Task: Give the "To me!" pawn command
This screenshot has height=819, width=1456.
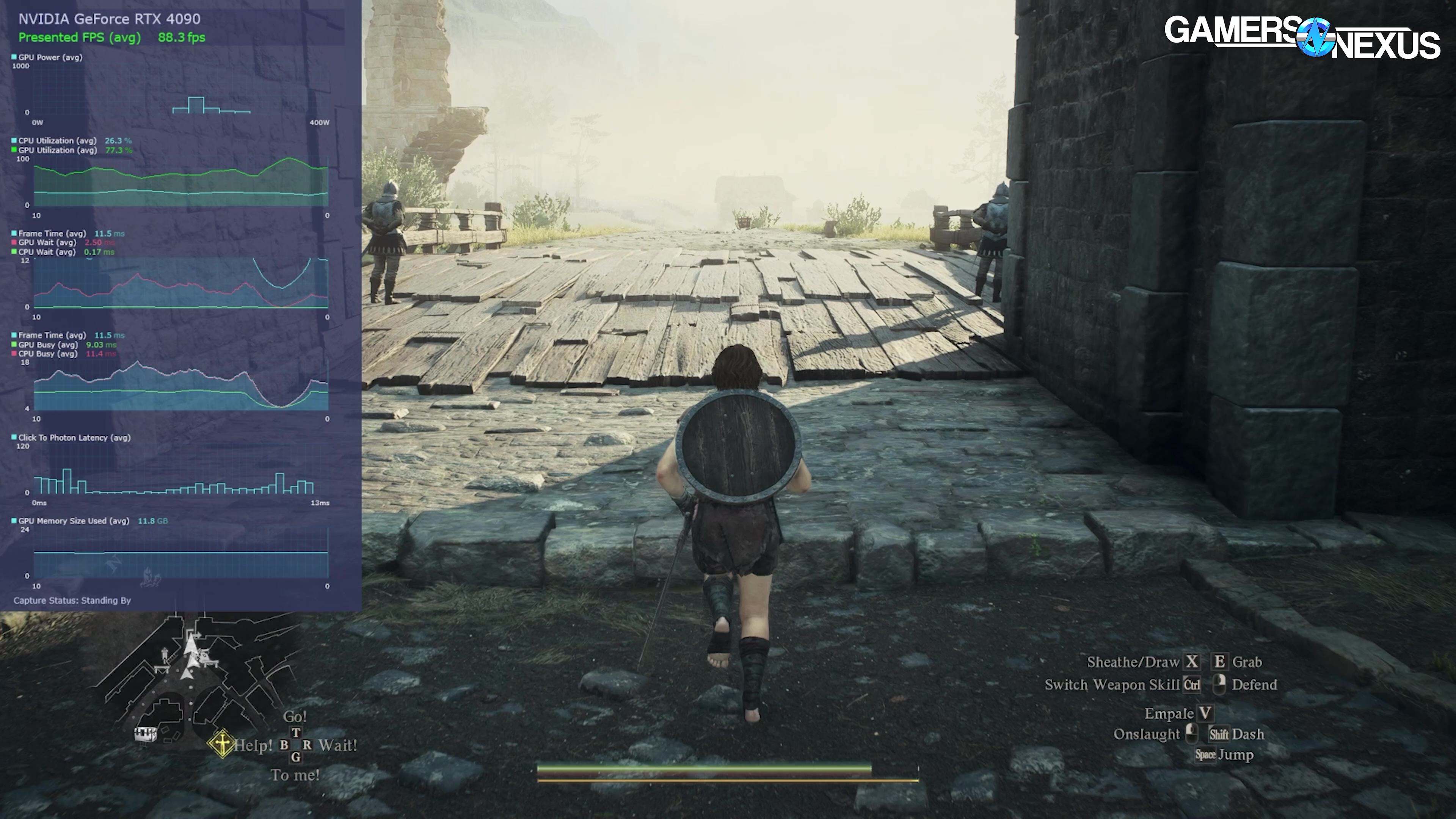Action: tap(295, 775)
